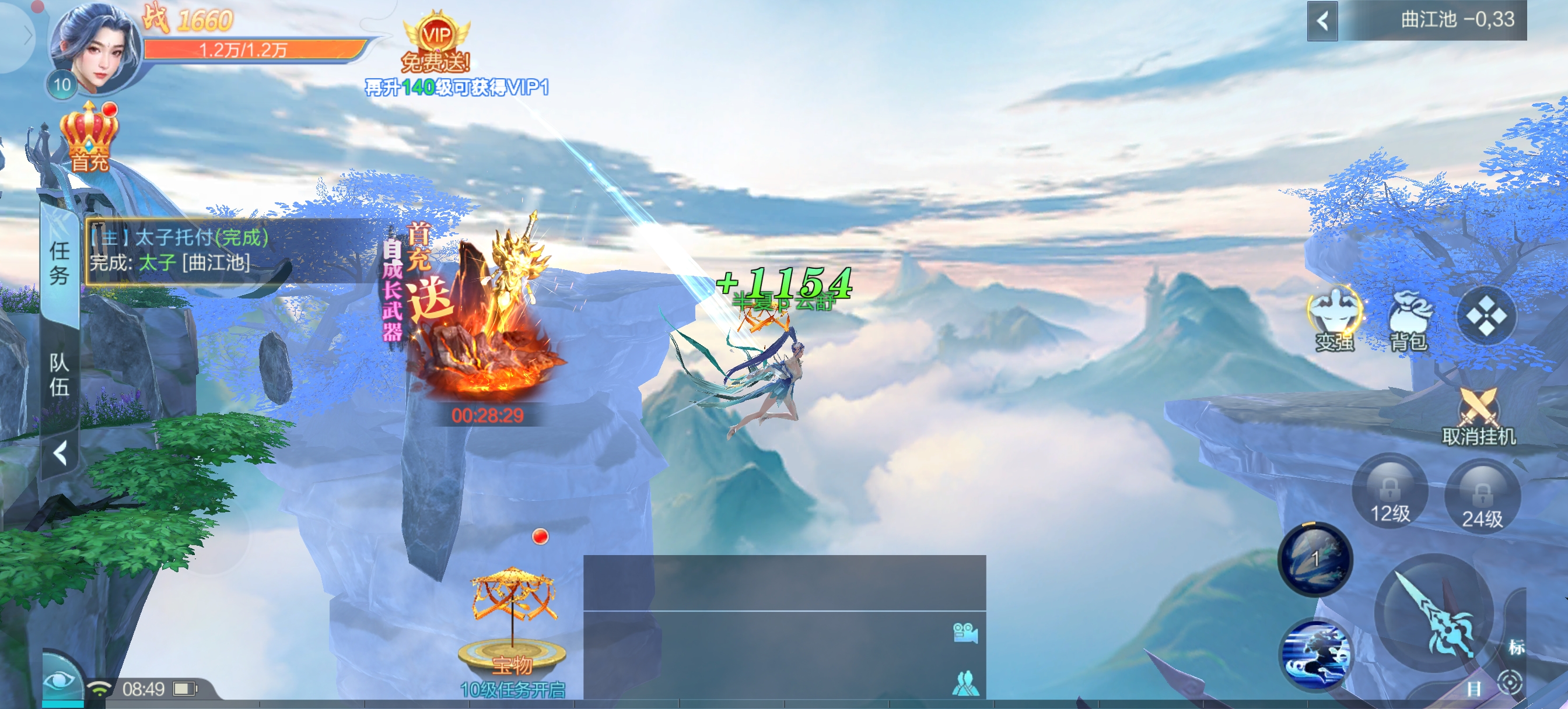
Task: Click the camera icon in chat panel
Action: click(x=965, y=633)
